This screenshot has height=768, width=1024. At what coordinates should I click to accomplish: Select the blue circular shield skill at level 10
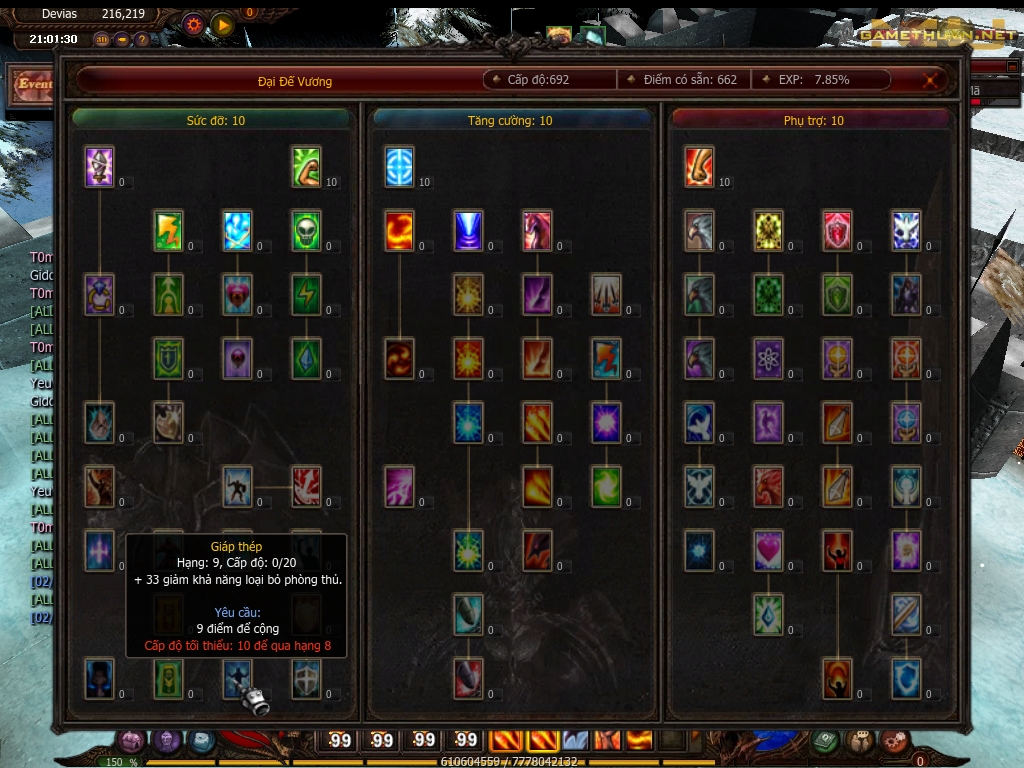(399, 167)
